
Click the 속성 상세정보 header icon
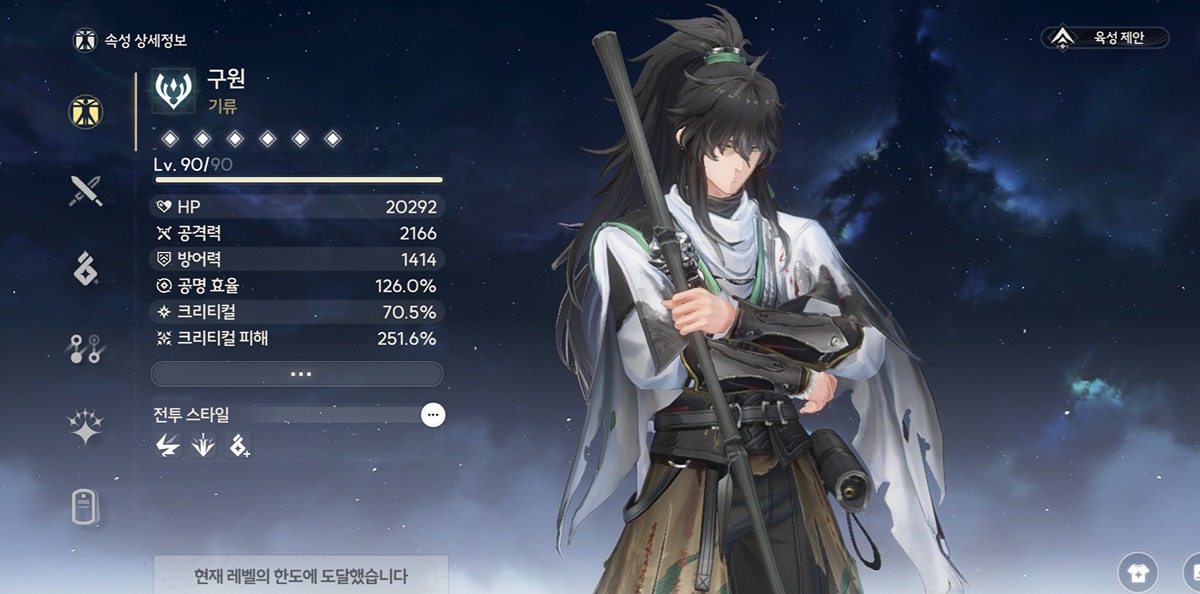click(x=86, y=41)
